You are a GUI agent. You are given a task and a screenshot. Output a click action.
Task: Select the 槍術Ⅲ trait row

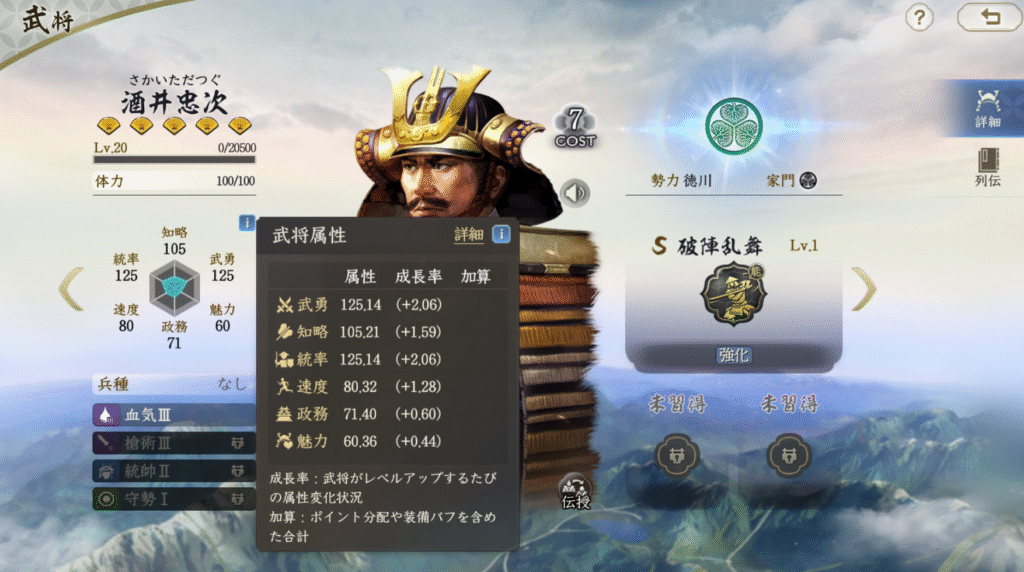165,442
